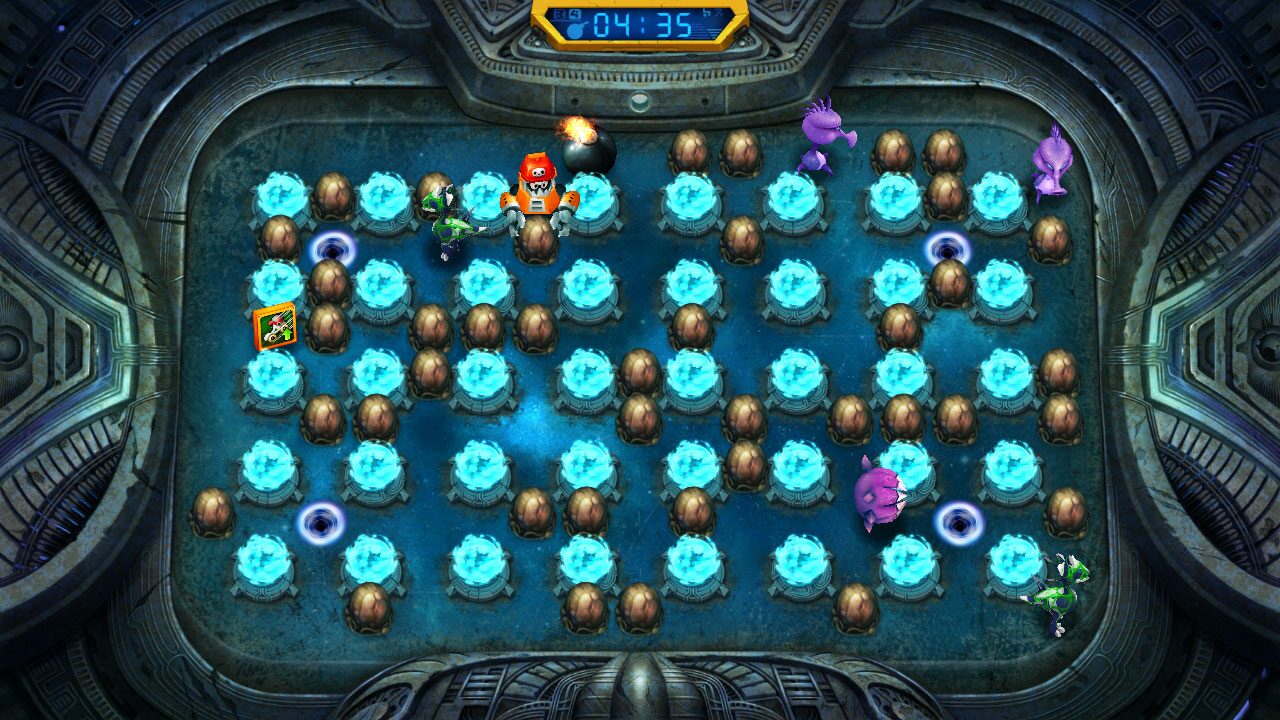Pick up the green speed-up power-up card

pos(276,327)
